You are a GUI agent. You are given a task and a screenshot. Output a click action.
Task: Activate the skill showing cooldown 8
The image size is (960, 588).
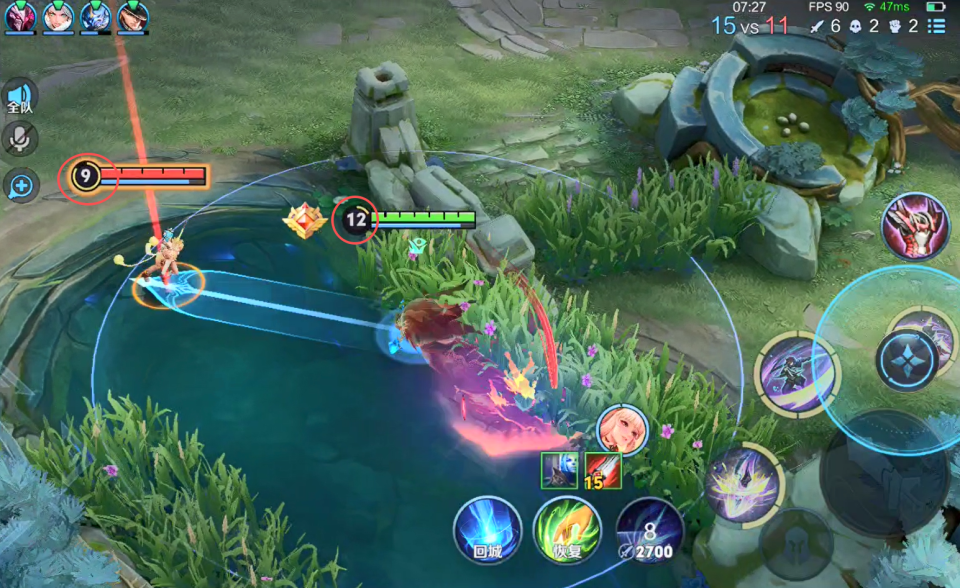[x=649, y=528]
